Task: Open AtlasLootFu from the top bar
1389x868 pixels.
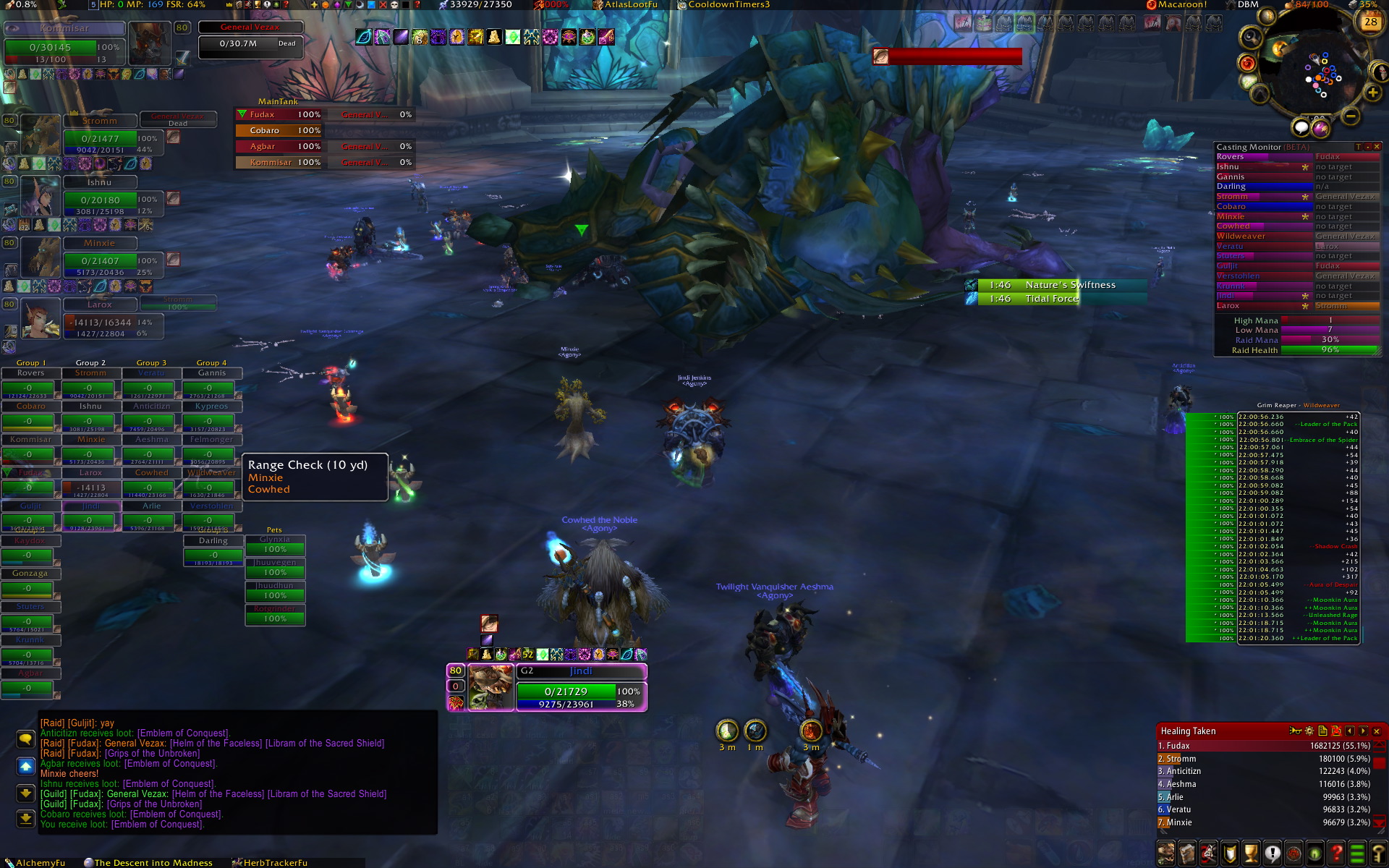Action: (629, 4)
